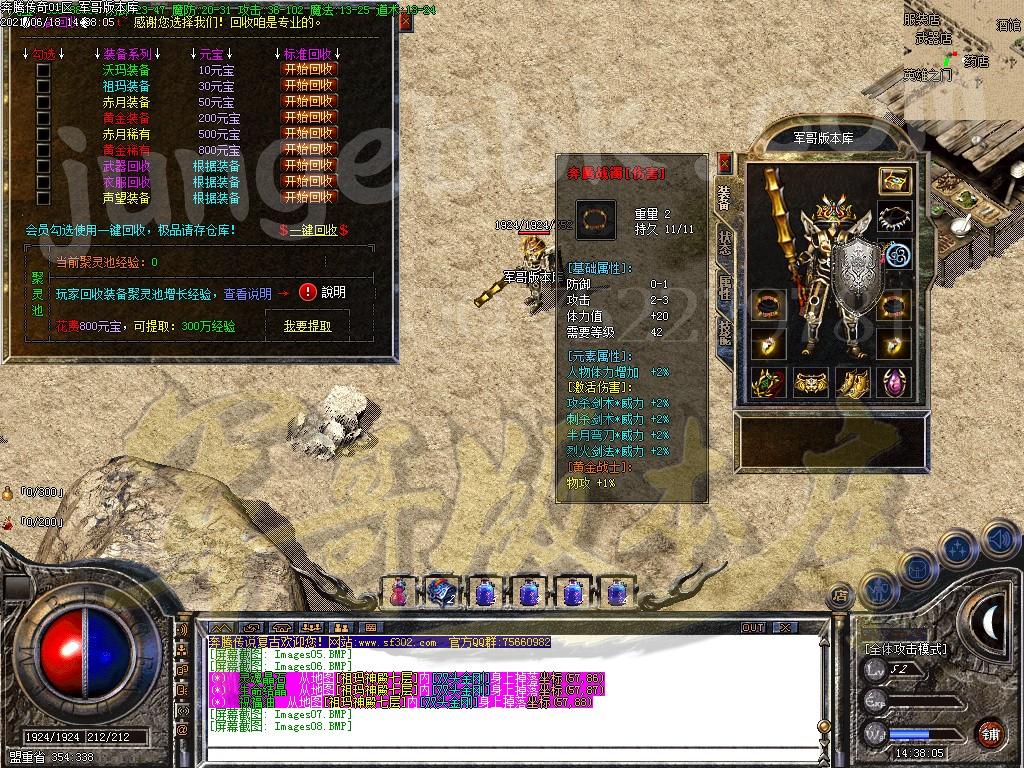Check the box for 声望装备
Viewport: 1024px width, 768px height.
coord(43,198)
